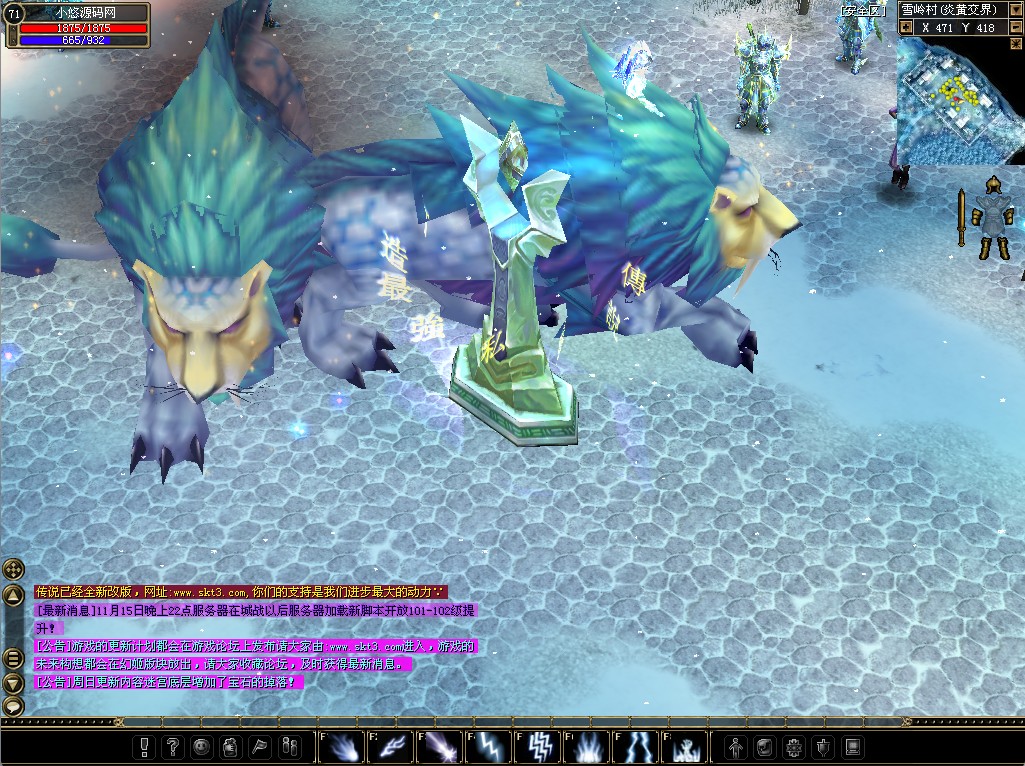Screen dimensions: 1025x766
Task: Click the up-arrow chat button
Action: coord(13,595)
